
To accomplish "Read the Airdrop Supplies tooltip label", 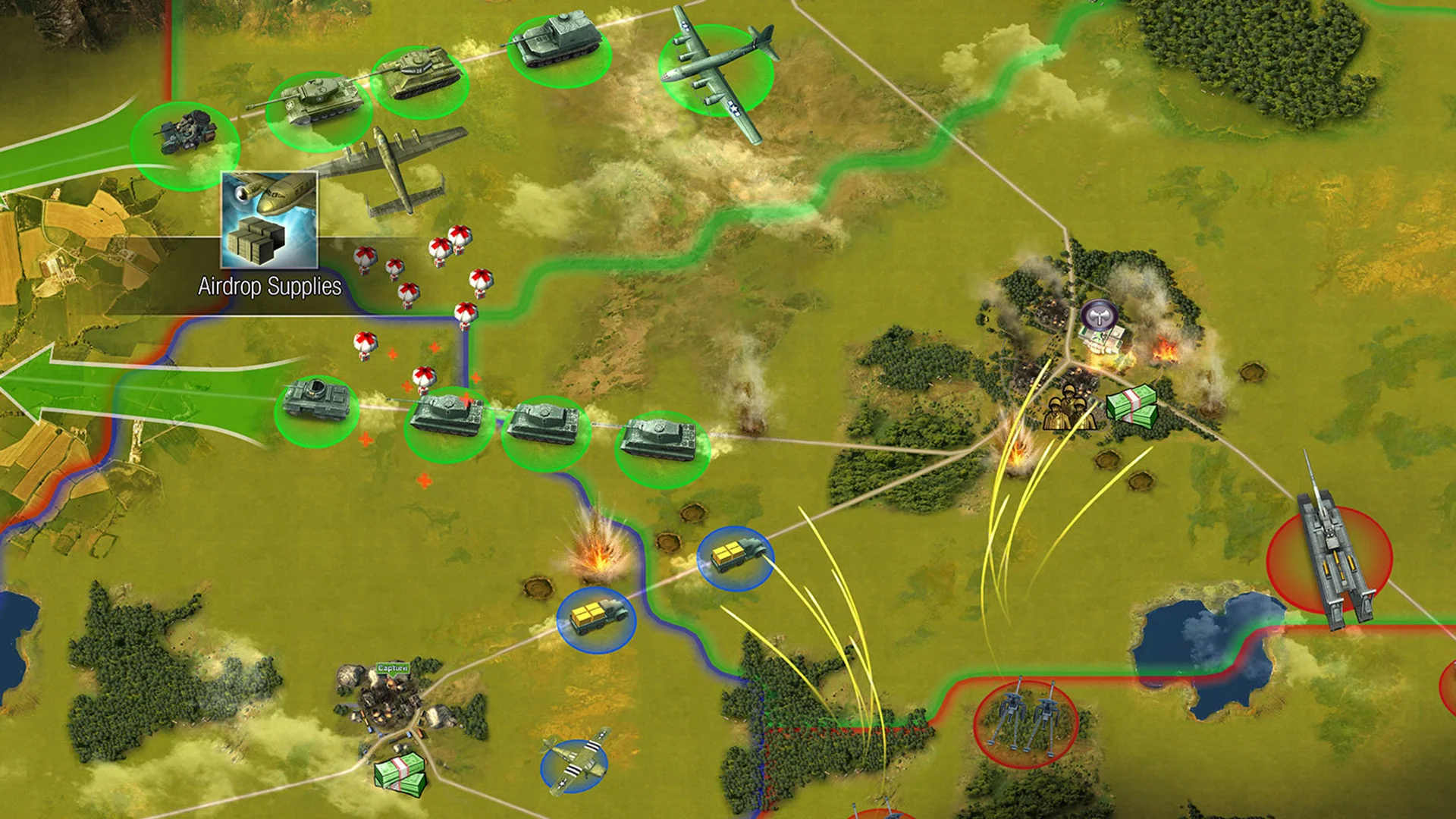I will (x=269, y=287).
